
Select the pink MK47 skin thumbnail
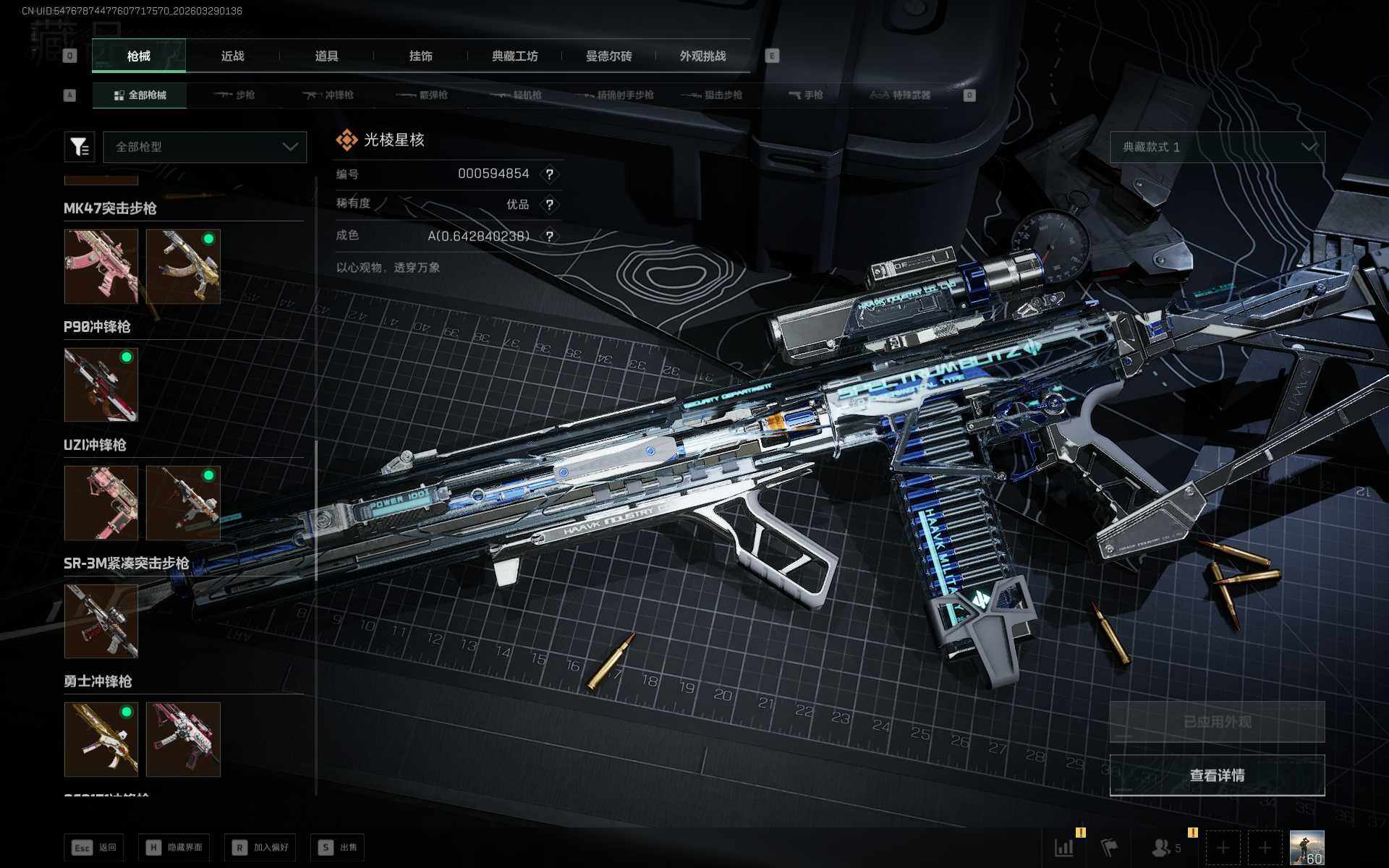pos(101,266)
